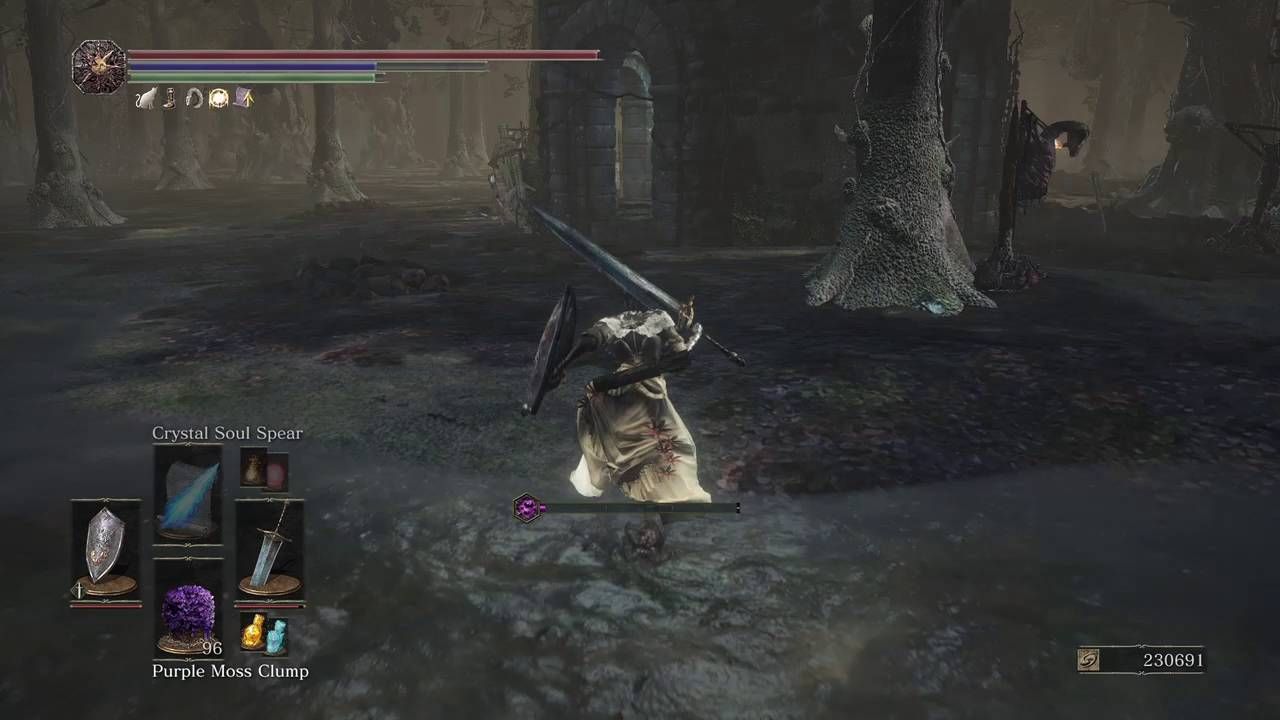Viewport: 1280px width, 720px height.
Task: Select the Purple Moss Clump text label
Action: (232, 671)
